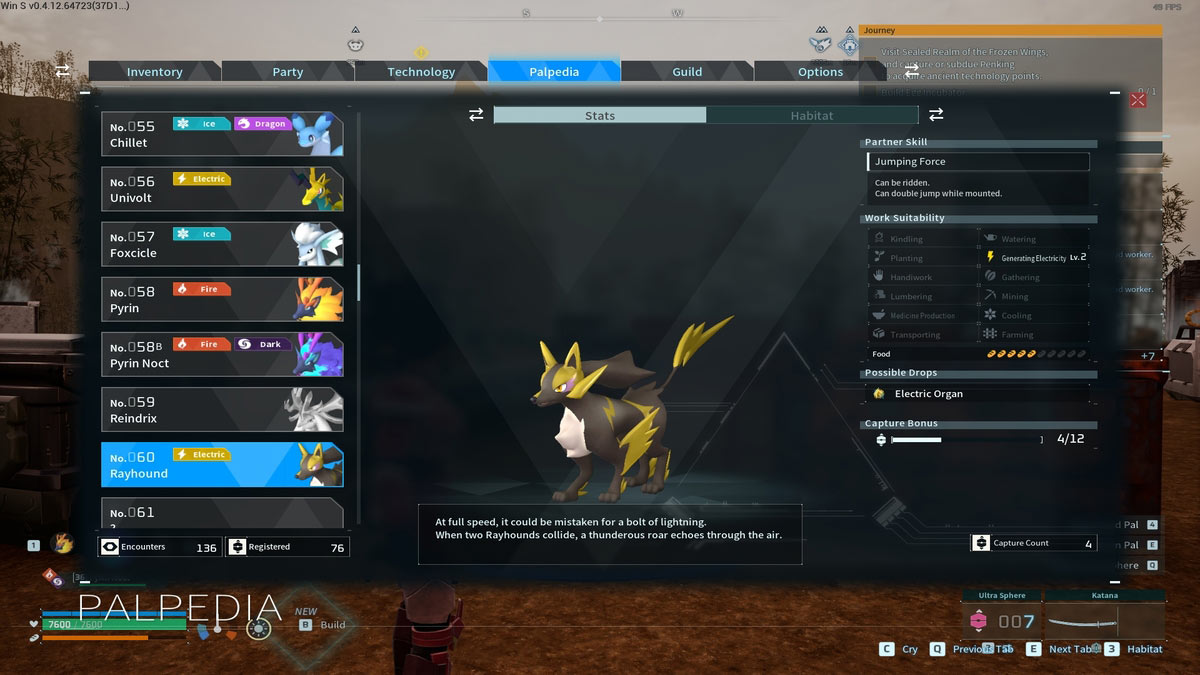Open the Inventory tab
Viewport: 1200px width, 675px height.
point(154,72)
